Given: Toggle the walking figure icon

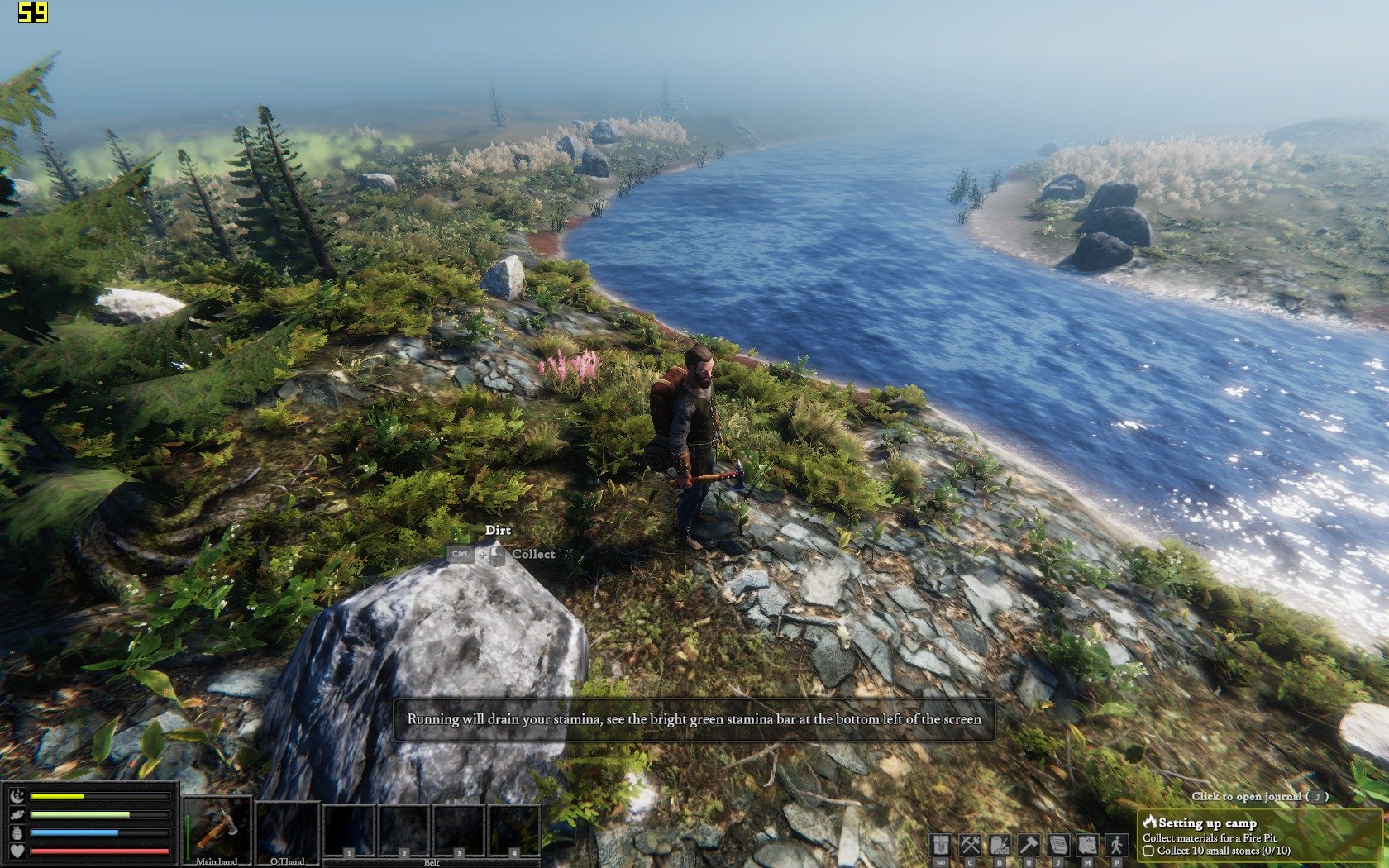Looking at the screenshot, I should (1117, 845).
